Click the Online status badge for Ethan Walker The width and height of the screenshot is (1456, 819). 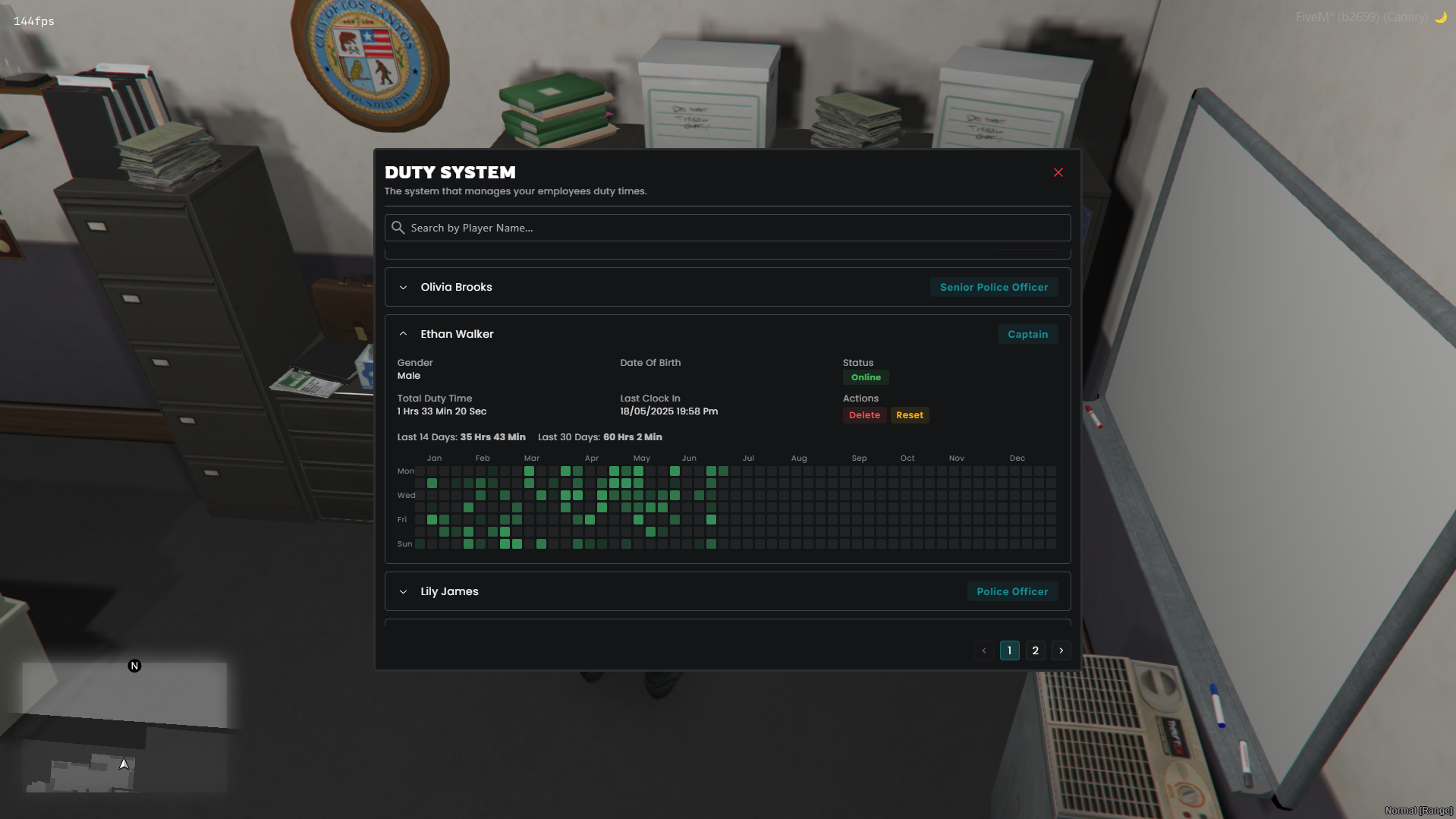coord(865,377)
